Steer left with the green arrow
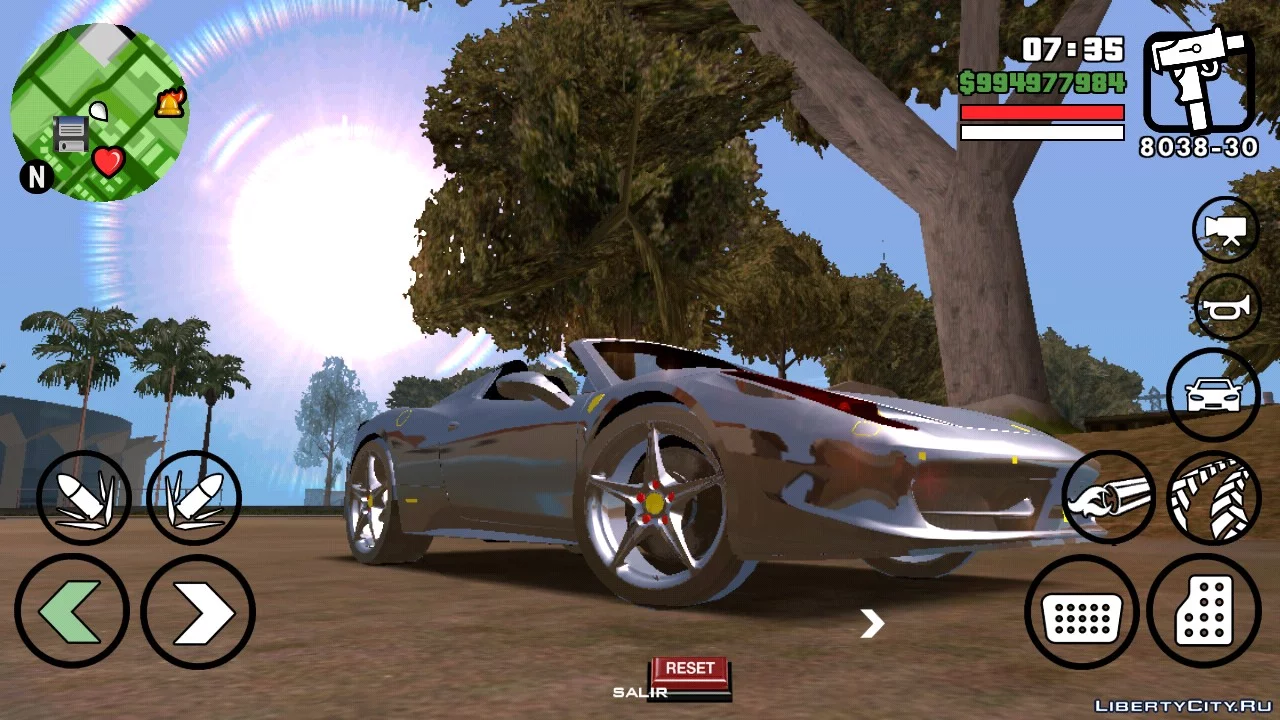This screenshot has width=1280, height=720. click(x=71, y=611)
